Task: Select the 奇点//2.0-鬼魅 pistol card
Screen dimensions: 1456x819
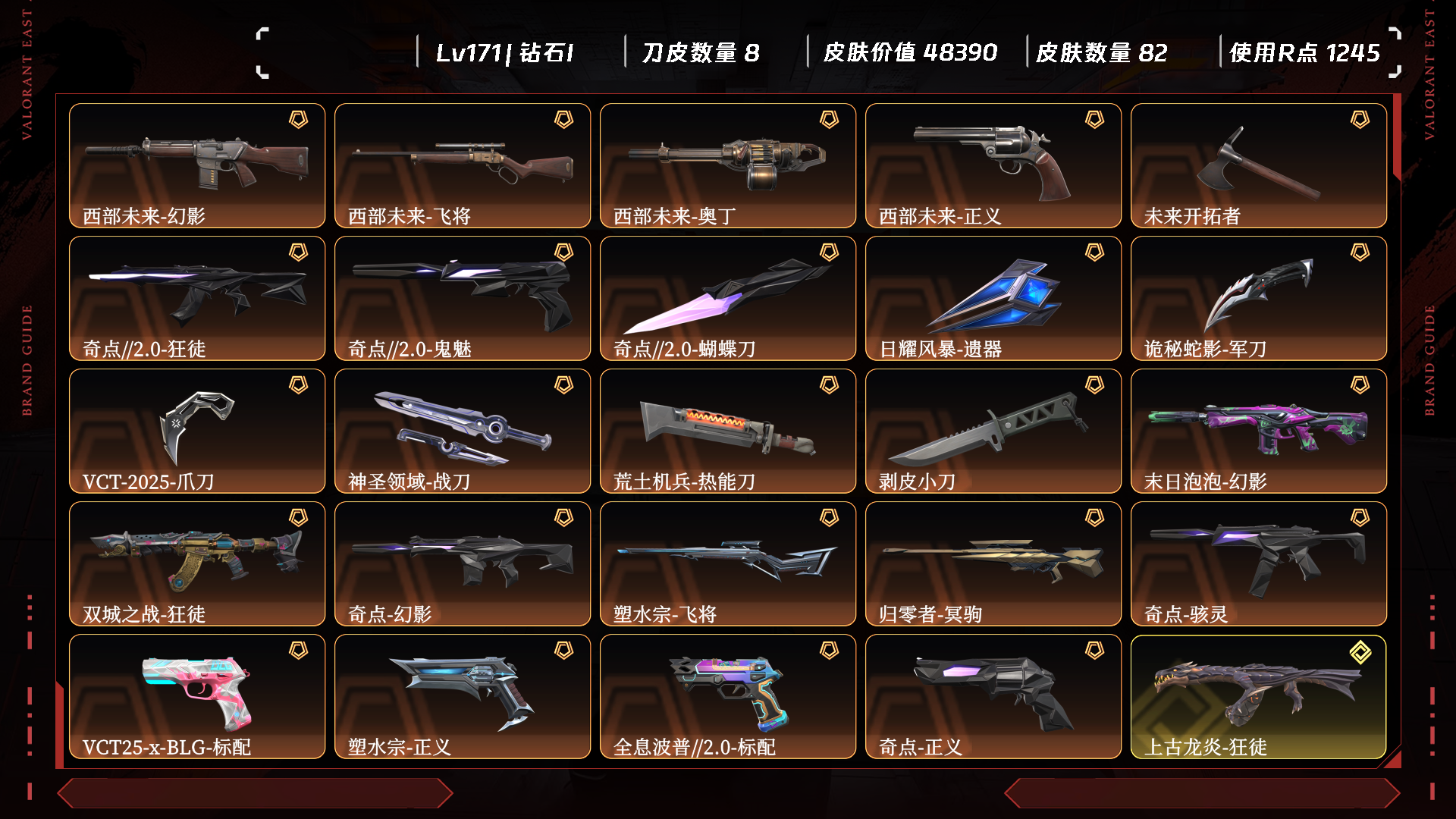Action: 463,298
